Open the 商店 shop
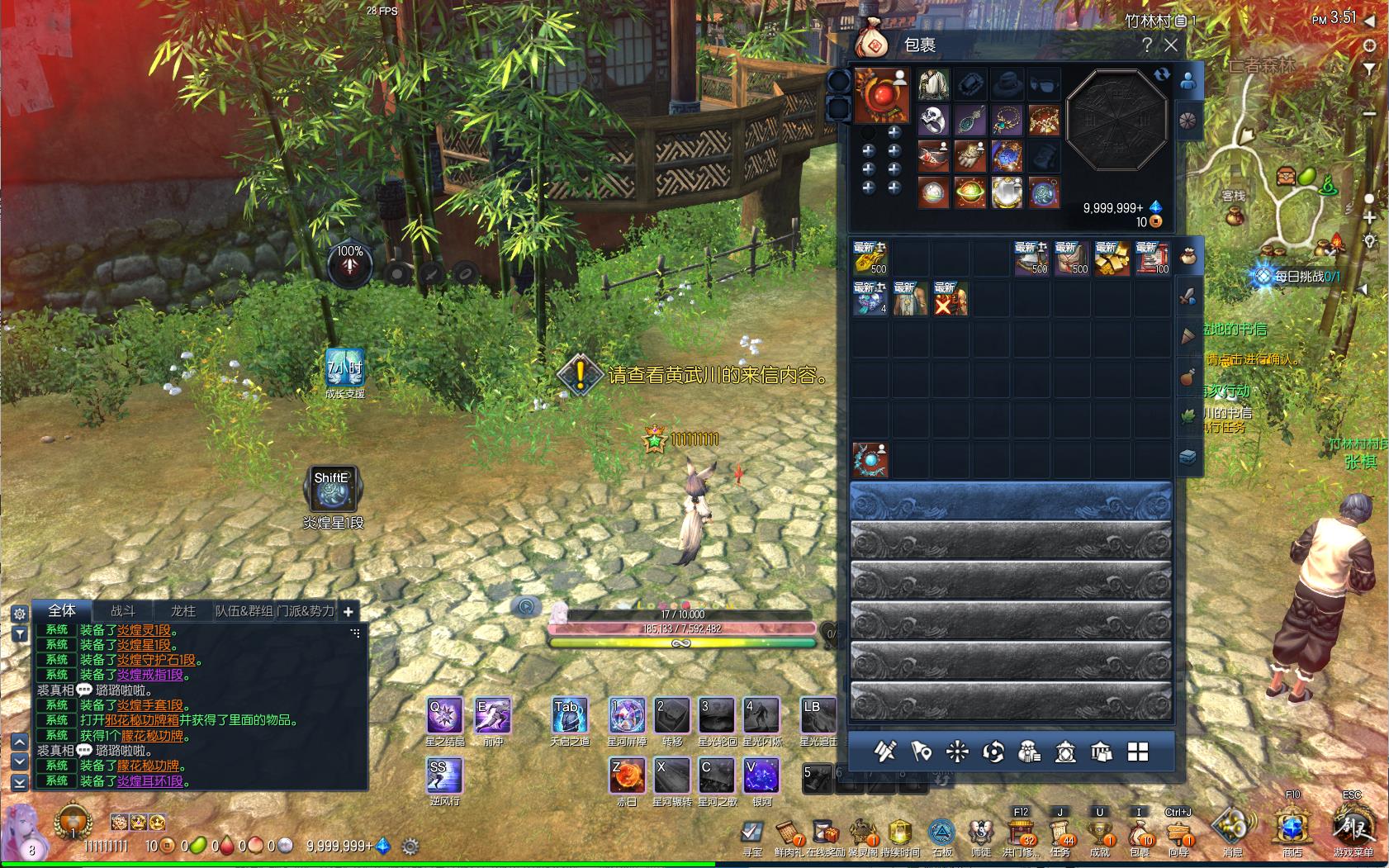The image size is (1389, 868). 1292,828
